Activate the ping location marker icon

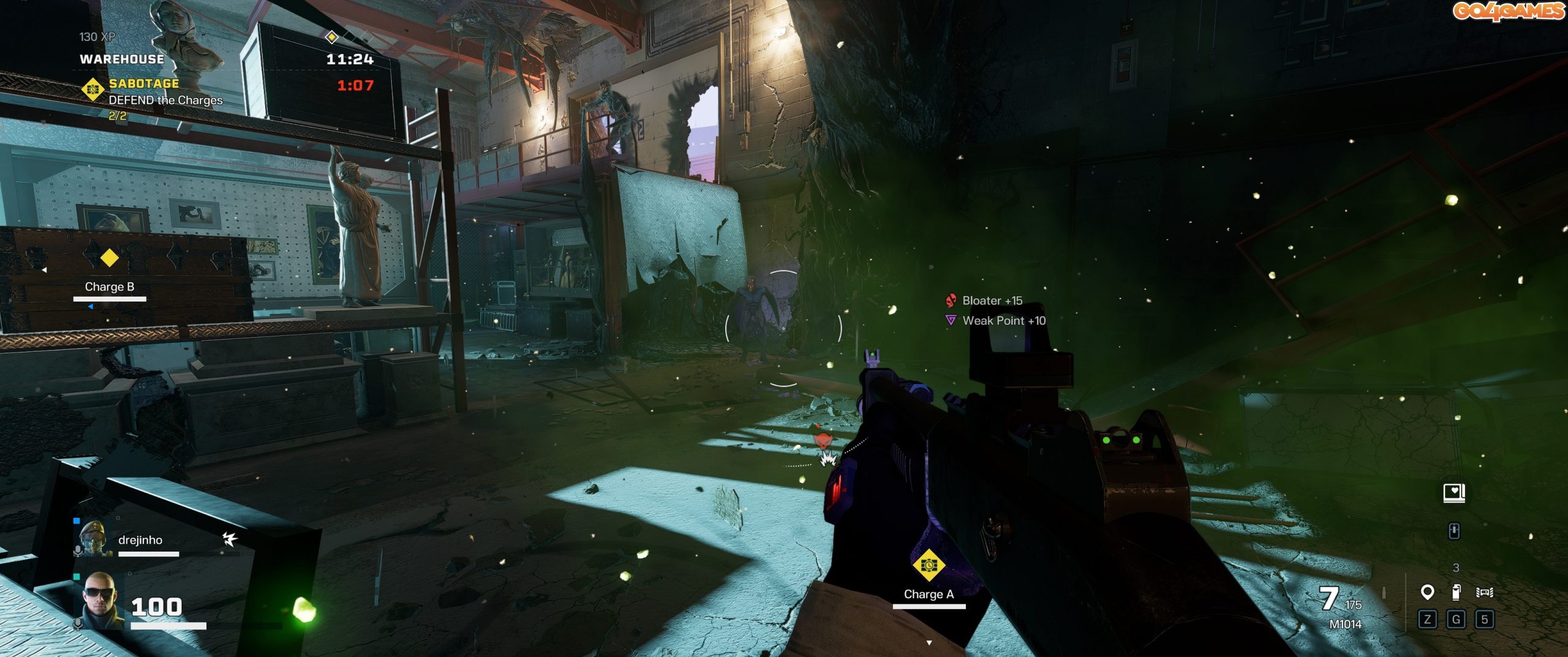1427,592
